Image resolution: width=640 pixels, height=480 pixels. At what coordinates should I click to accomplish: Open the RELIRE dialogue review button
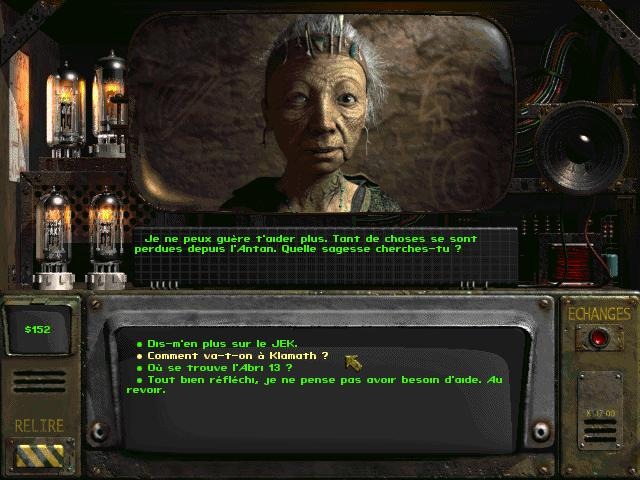click(x=39, y=454)
